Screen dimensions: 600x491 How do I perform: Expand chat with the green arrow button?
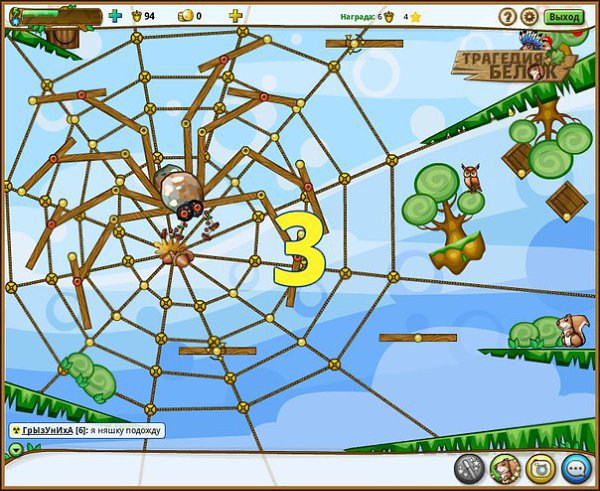pyautogui.click(x=15, y=449)
